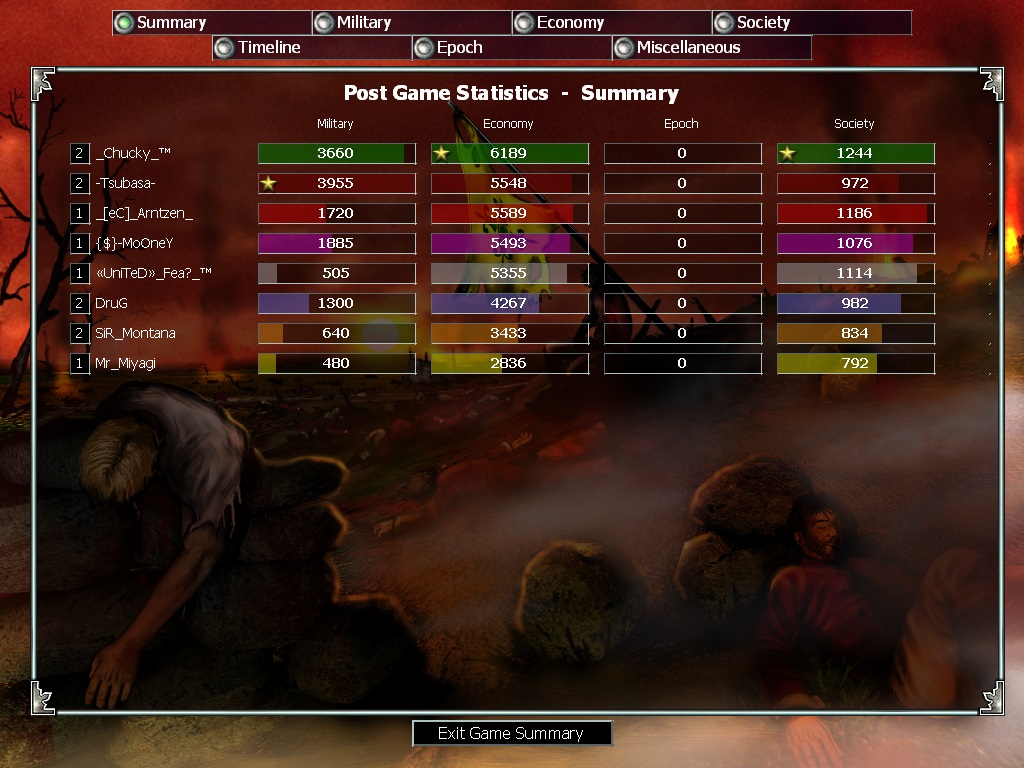This screenshot has height=768, width=1024.
Task: Select player DruG in the list
Action: 112,303
